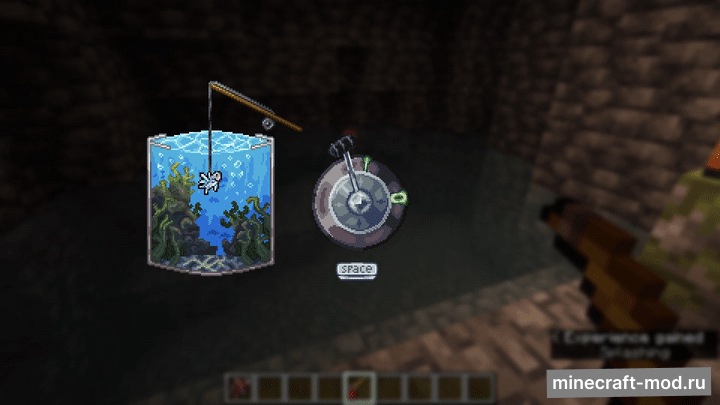
Task: Click the fish tank minigame panel
Action: coord(210,200)
